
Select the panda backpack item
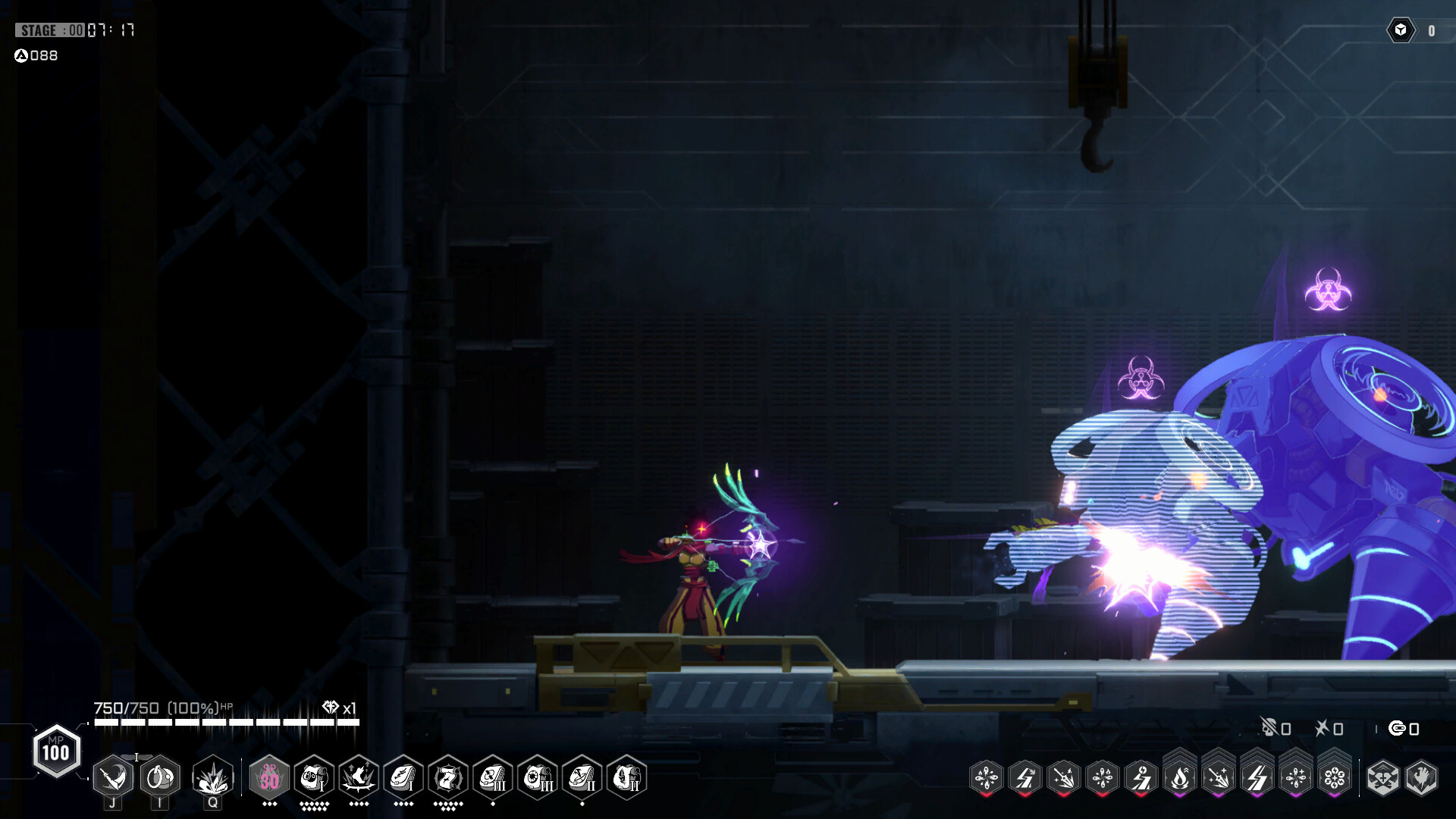315,777
